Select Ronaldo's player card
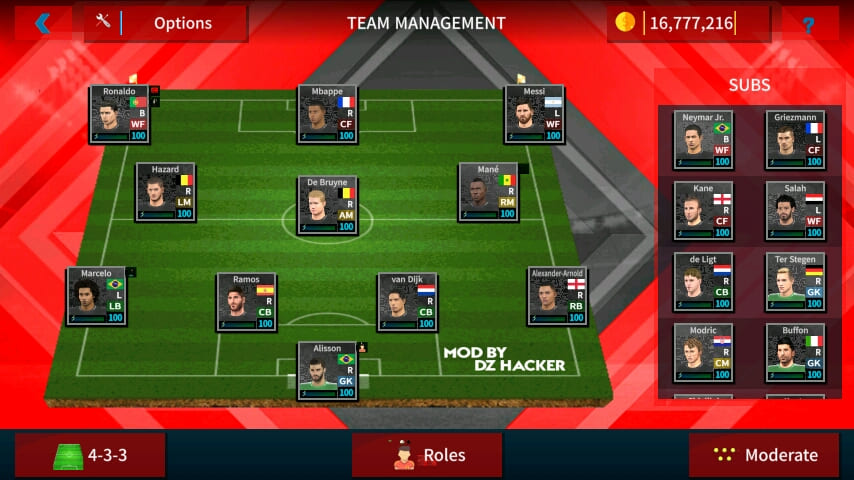The height and width of the screenshot is (480, 854). click(x=119, y=114)
